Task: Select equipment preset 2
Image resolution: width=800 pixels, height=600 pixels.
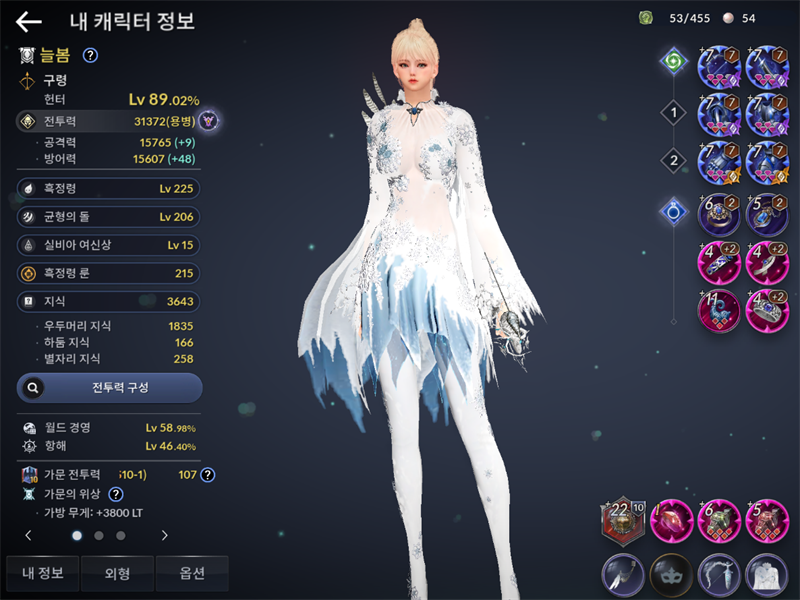Action: pyautogui.click(x=674, y=160)
